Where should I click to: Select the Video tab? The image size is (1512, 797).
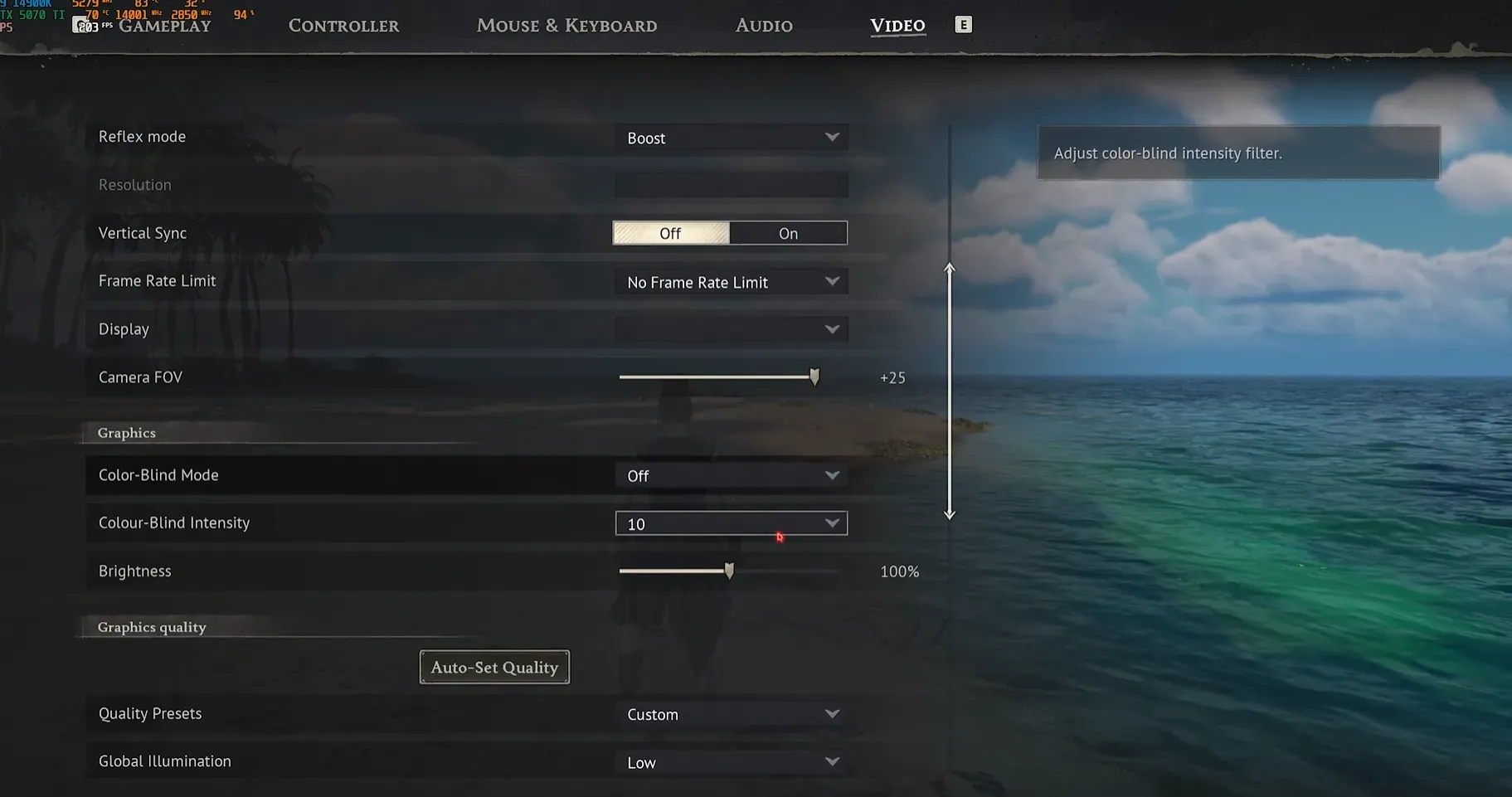coord(897,25)
